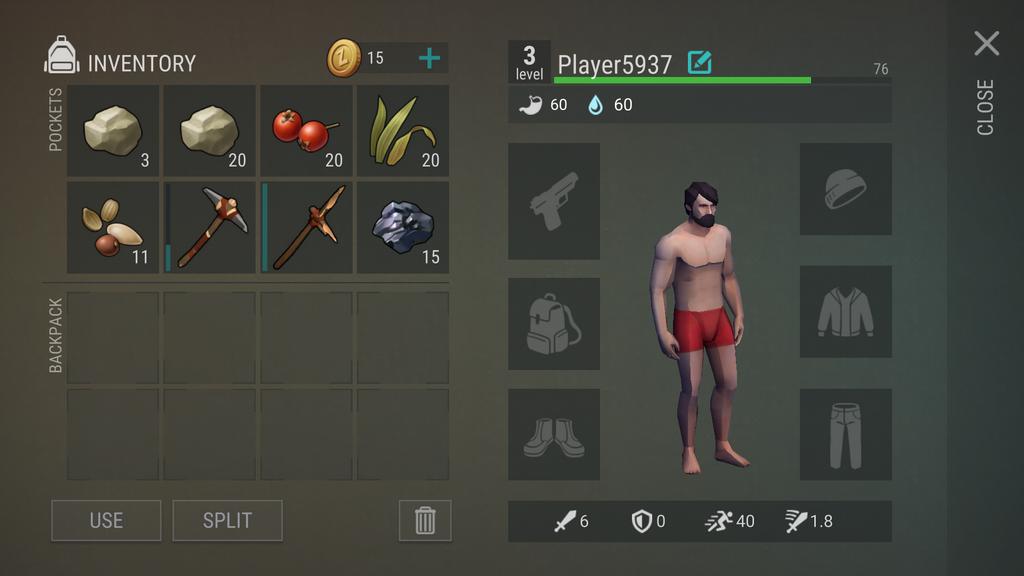
Task: Click the SPLIT button
Action: pyautogui.click(x=227, y=520)
